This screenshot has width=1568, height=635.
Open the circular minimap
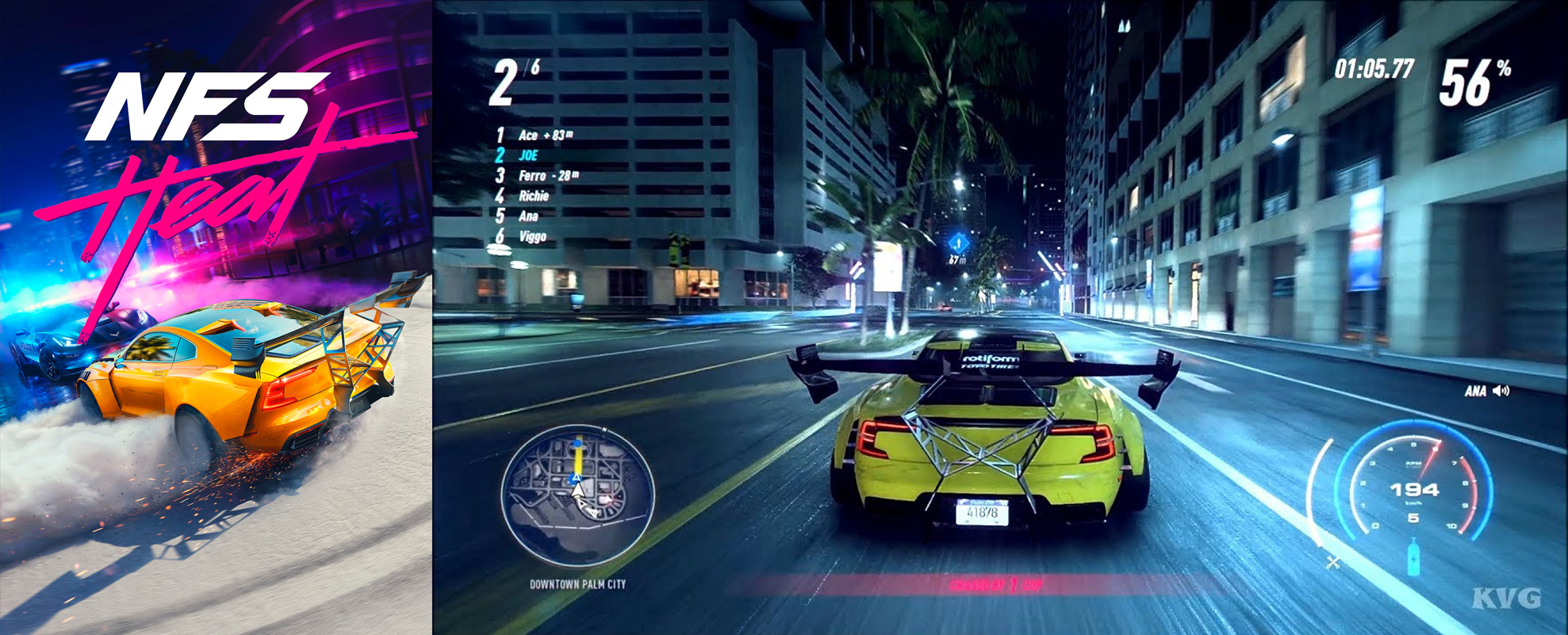coord(577,495)
